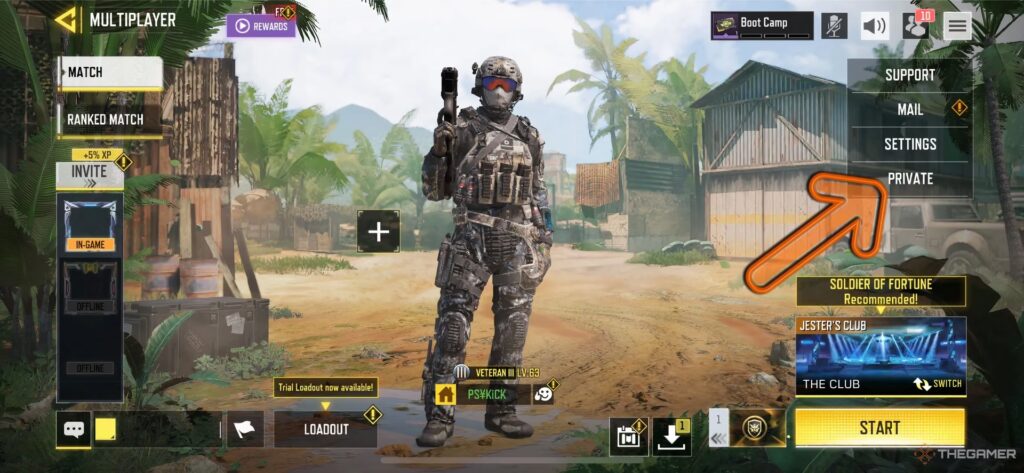
Task: Switch the map from The Club
Action: (937, 384)
